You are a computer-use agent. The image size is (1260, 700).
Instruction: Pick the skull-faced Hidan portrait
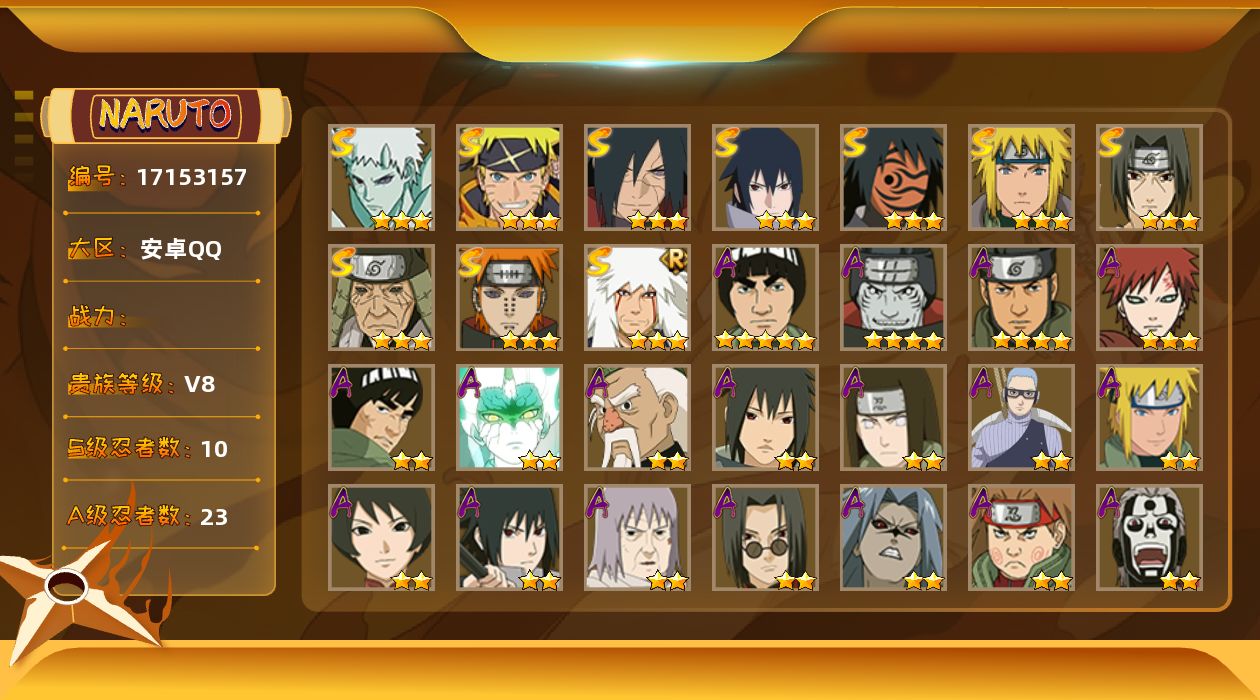tap(1149, 537)
